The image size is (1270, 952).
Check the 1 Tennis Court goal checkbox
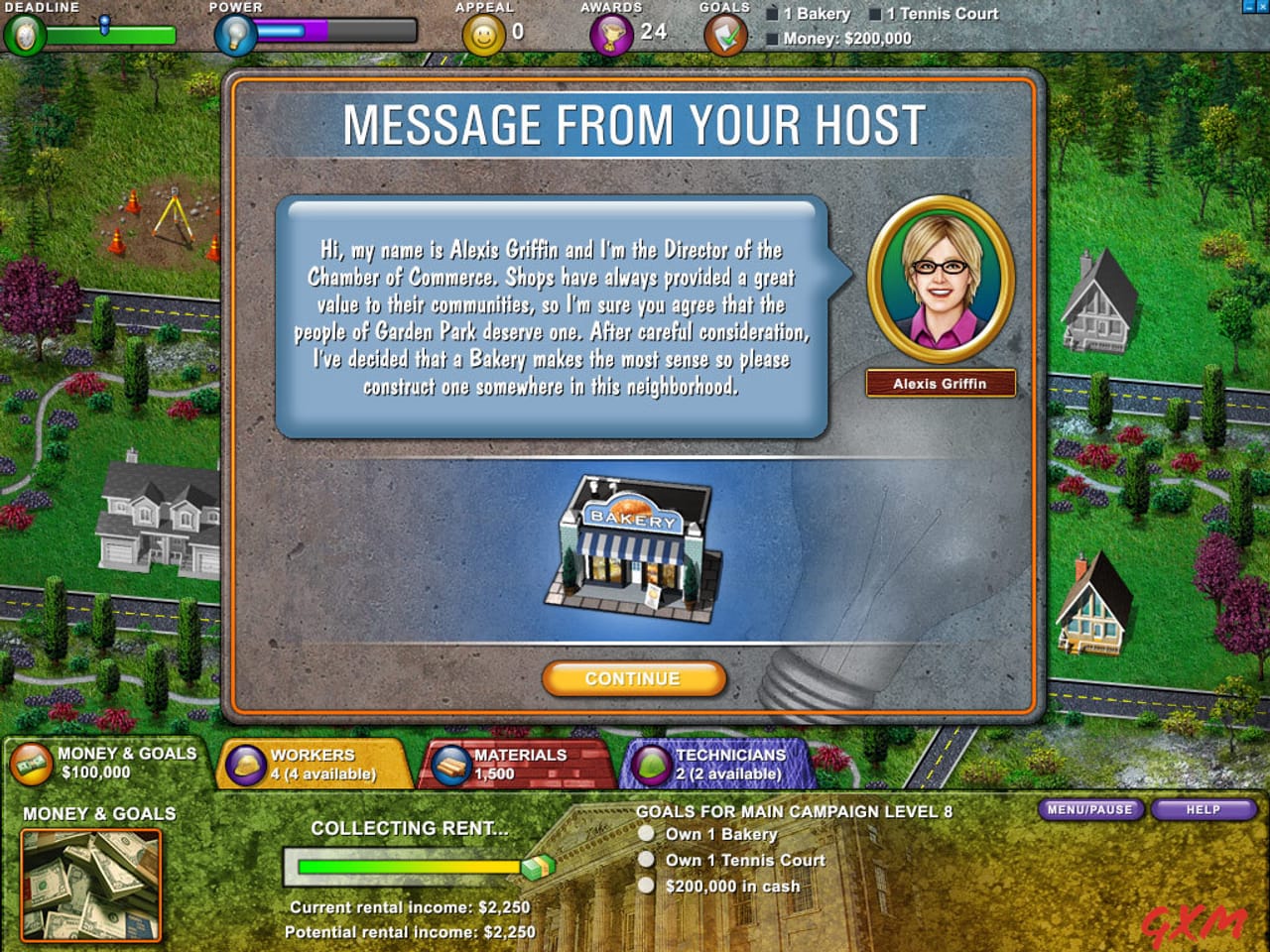(876, 13)
